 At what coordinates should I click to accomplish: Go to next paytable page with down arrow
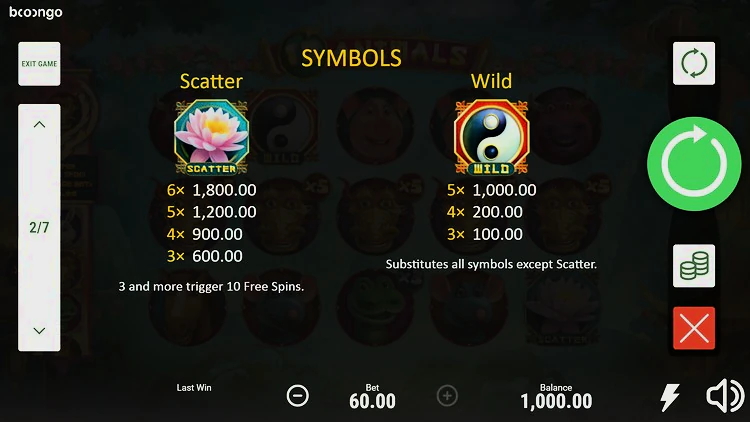coord(39,330)
